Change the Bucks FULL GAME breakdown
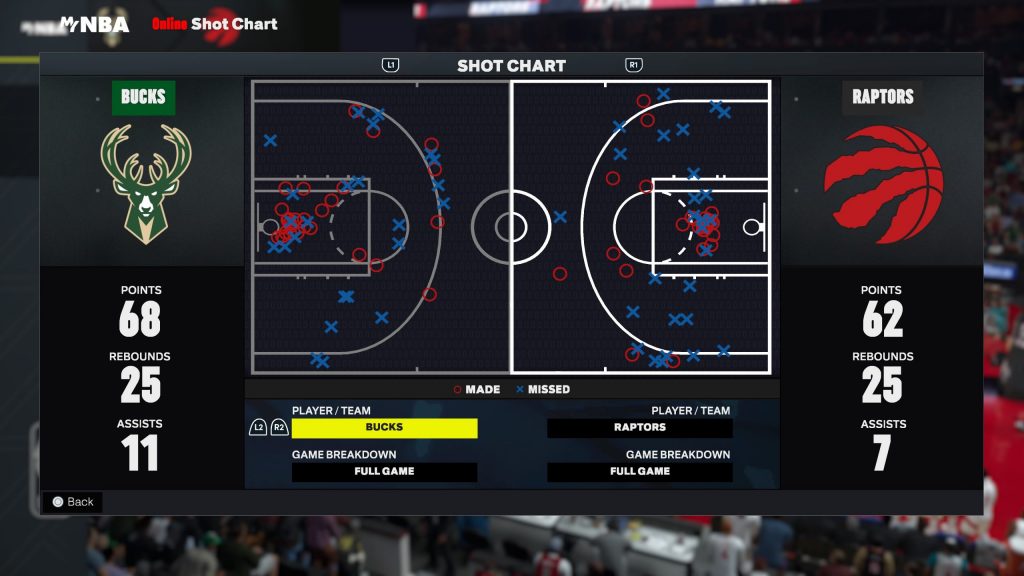The height and width of the screenshot is (576, 1024). coord(384,472)
